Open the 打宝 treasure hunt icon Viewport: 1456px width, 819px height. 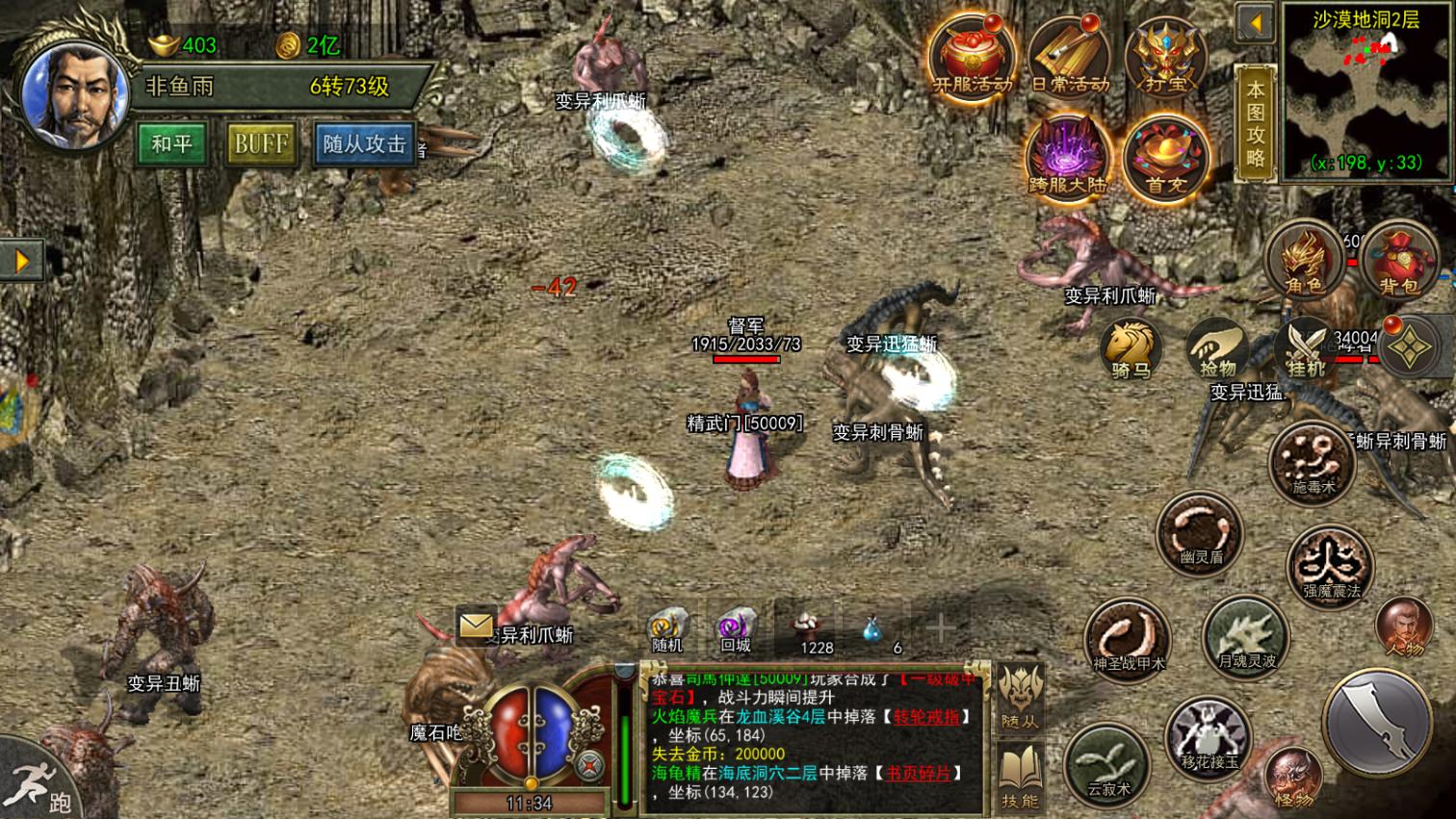pyautogui.click(x=1165, y=57)
